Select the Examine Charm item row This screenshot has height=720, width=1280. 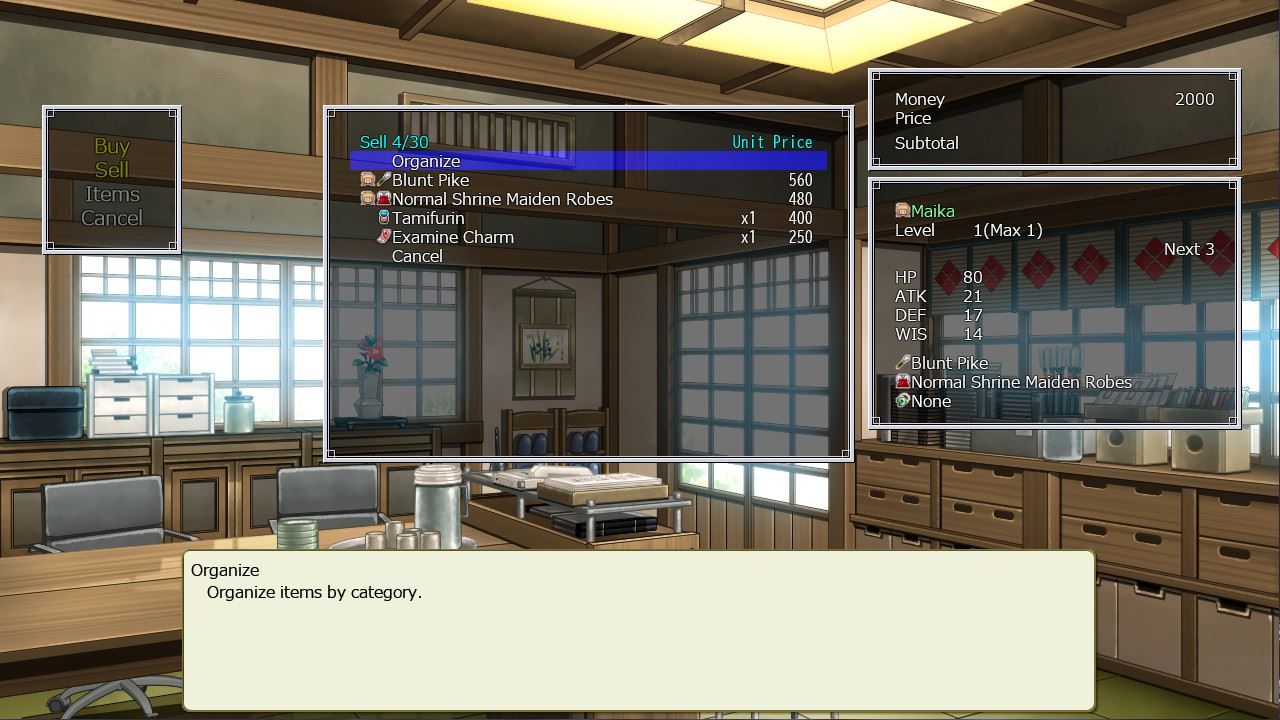tap(452, 237)
